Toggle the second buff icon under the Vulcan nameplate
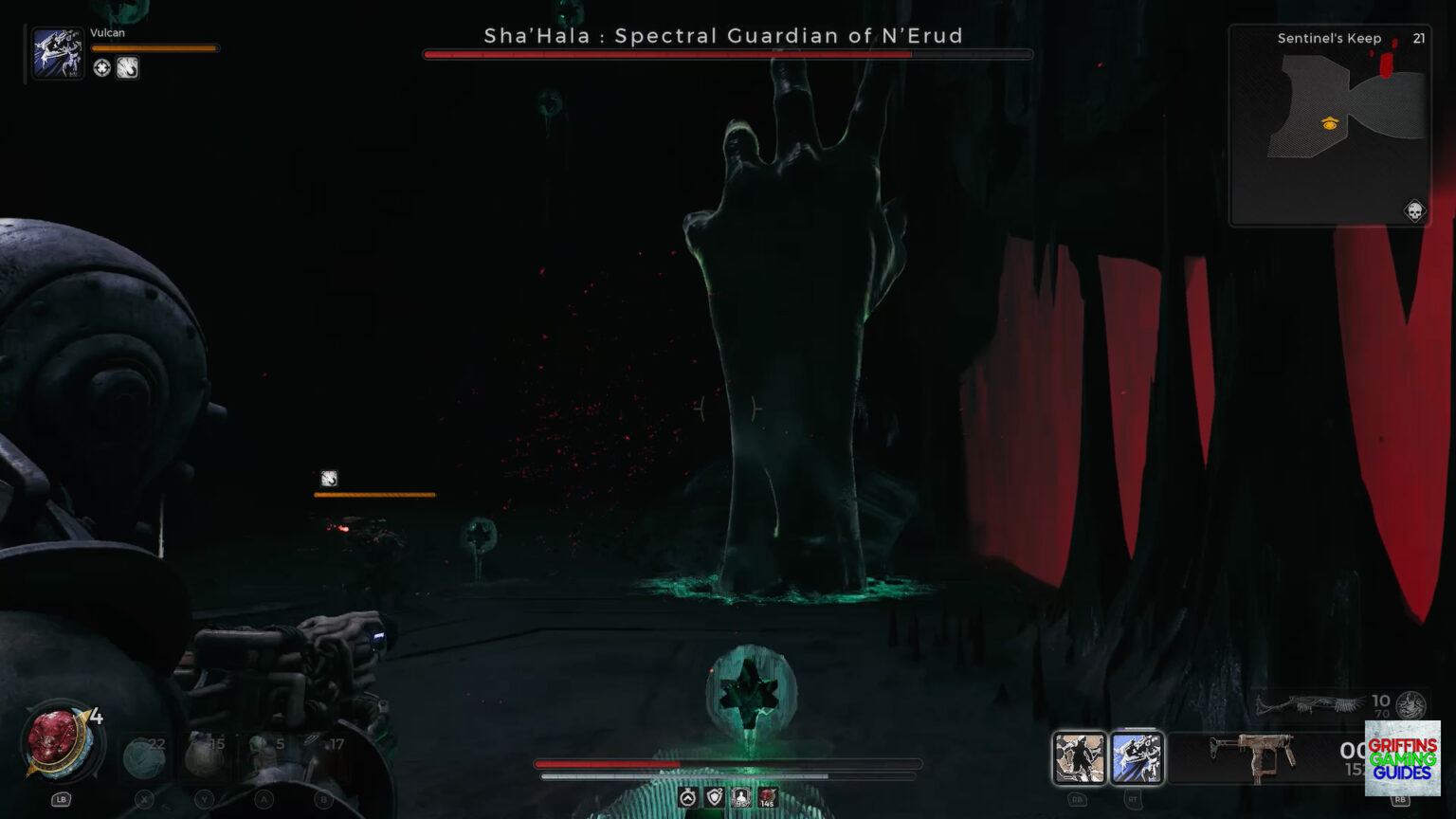 (127, 67)
